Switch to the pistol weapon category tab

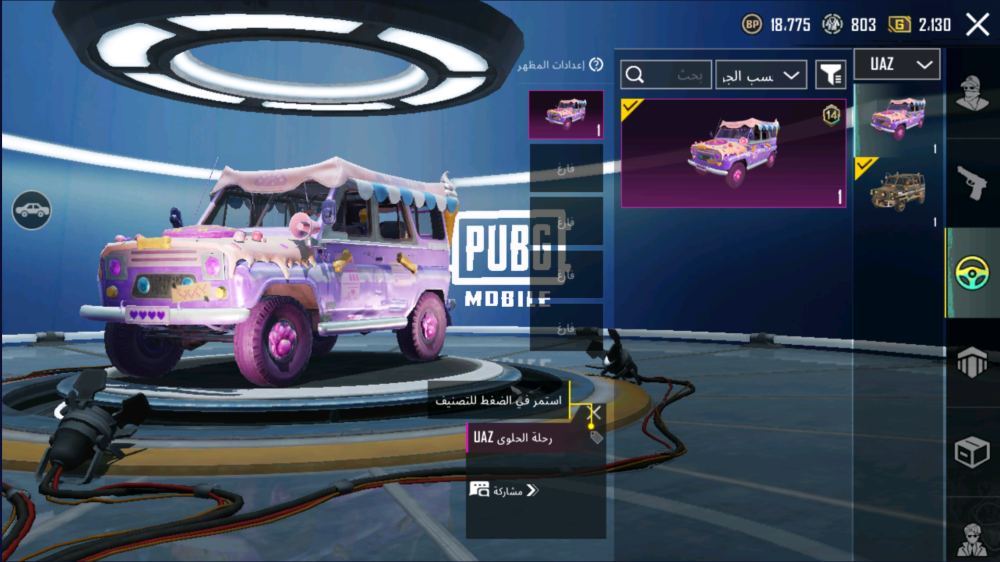pyautogui.click(x=971, y=182)
